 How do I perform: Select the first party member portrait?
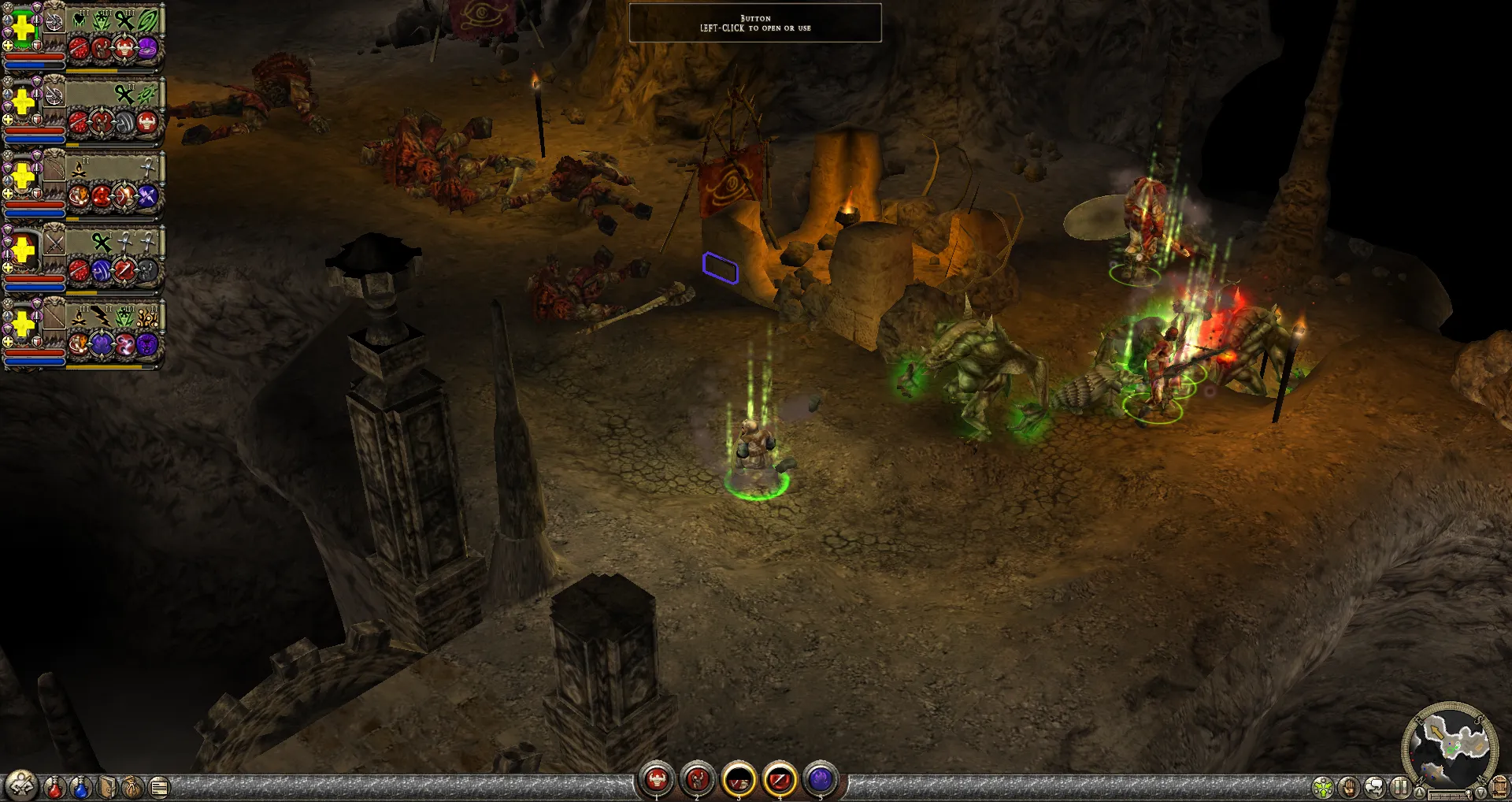click(24, 29)
